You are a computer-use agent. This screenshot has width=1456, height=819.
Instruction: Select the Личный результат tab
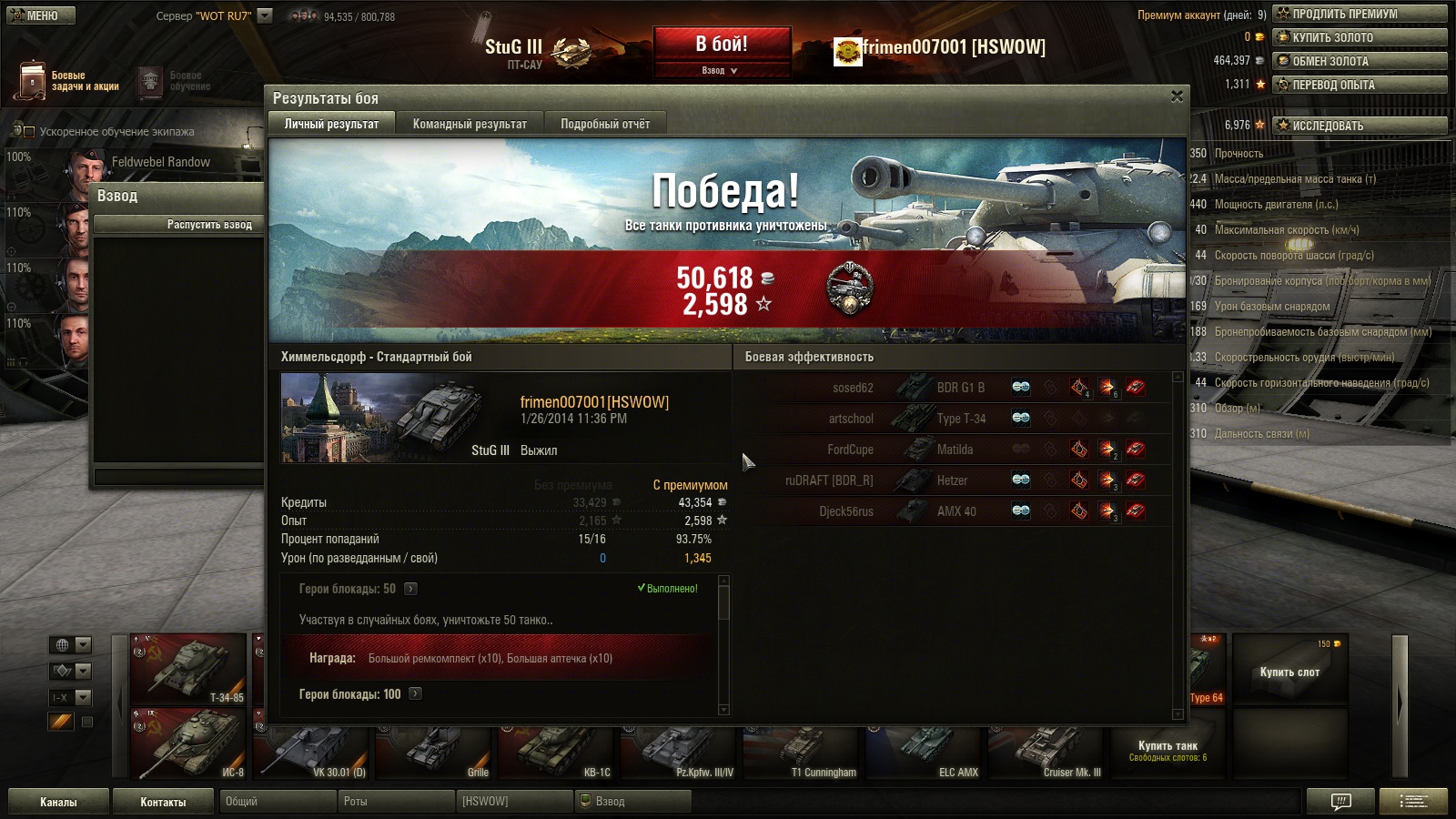tap(331, 124)
